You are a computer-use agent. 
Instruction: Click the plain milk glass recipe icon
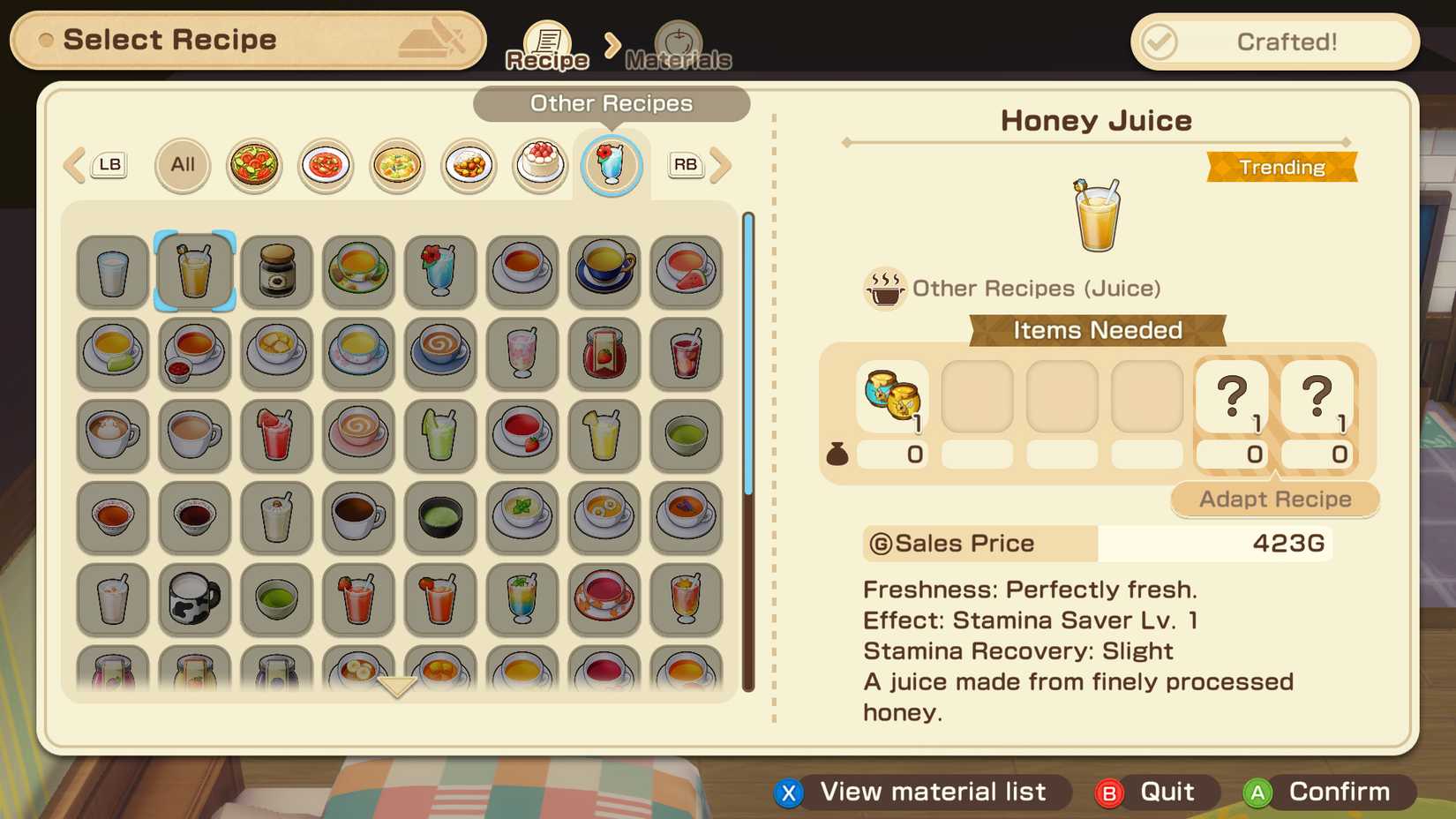(x=112, y=272)
